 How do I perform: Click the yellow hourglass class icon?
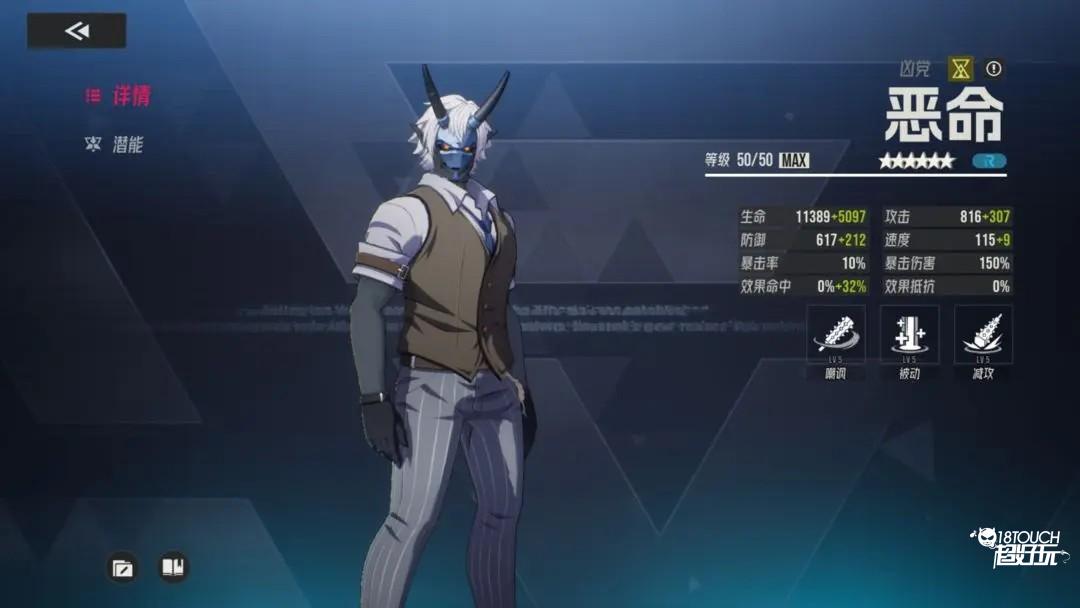tap(960, 68)
